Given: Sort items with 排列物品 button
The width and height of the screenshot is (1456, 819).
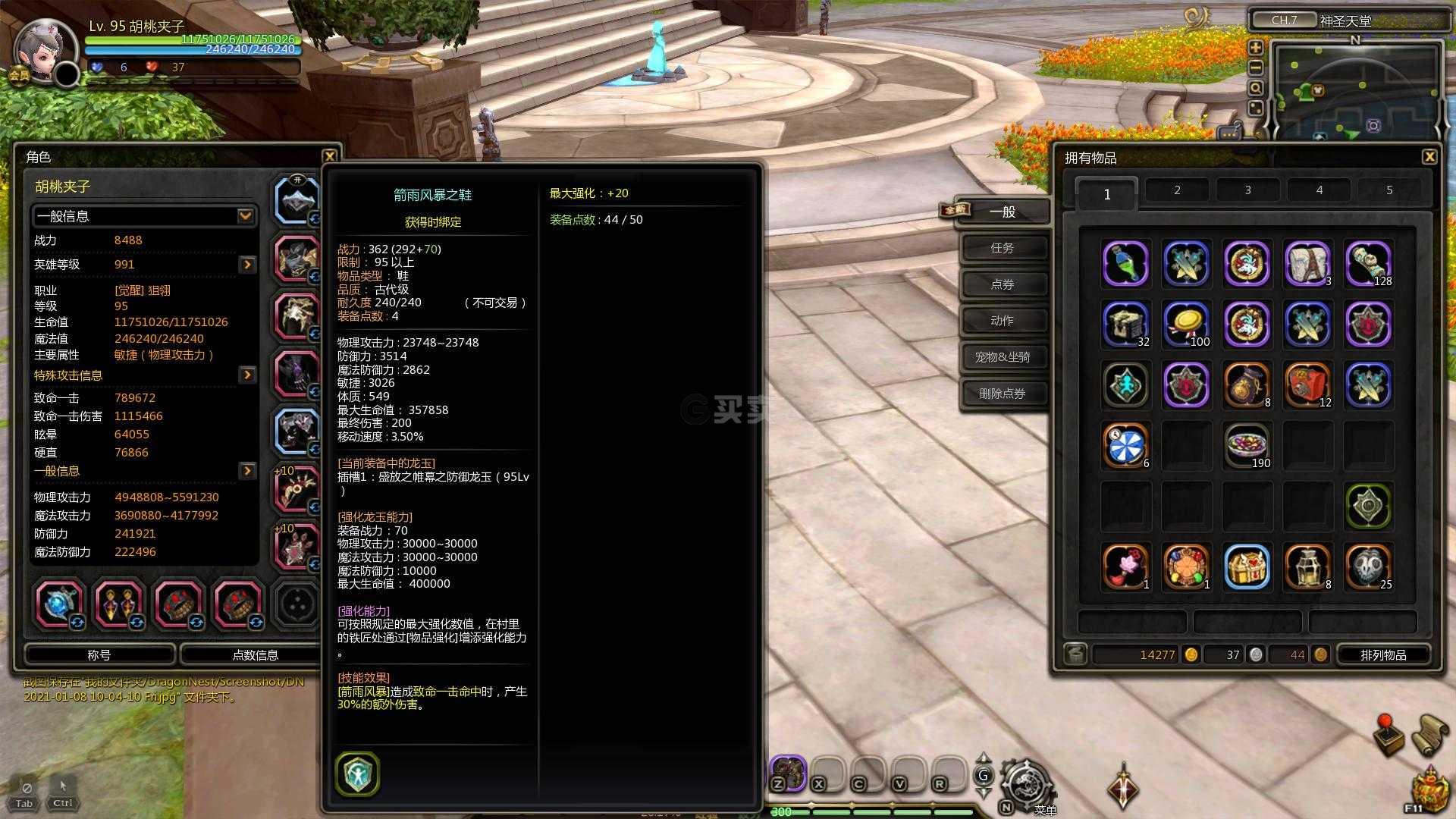Looking at the screenshot, I should coord(1383,654).
